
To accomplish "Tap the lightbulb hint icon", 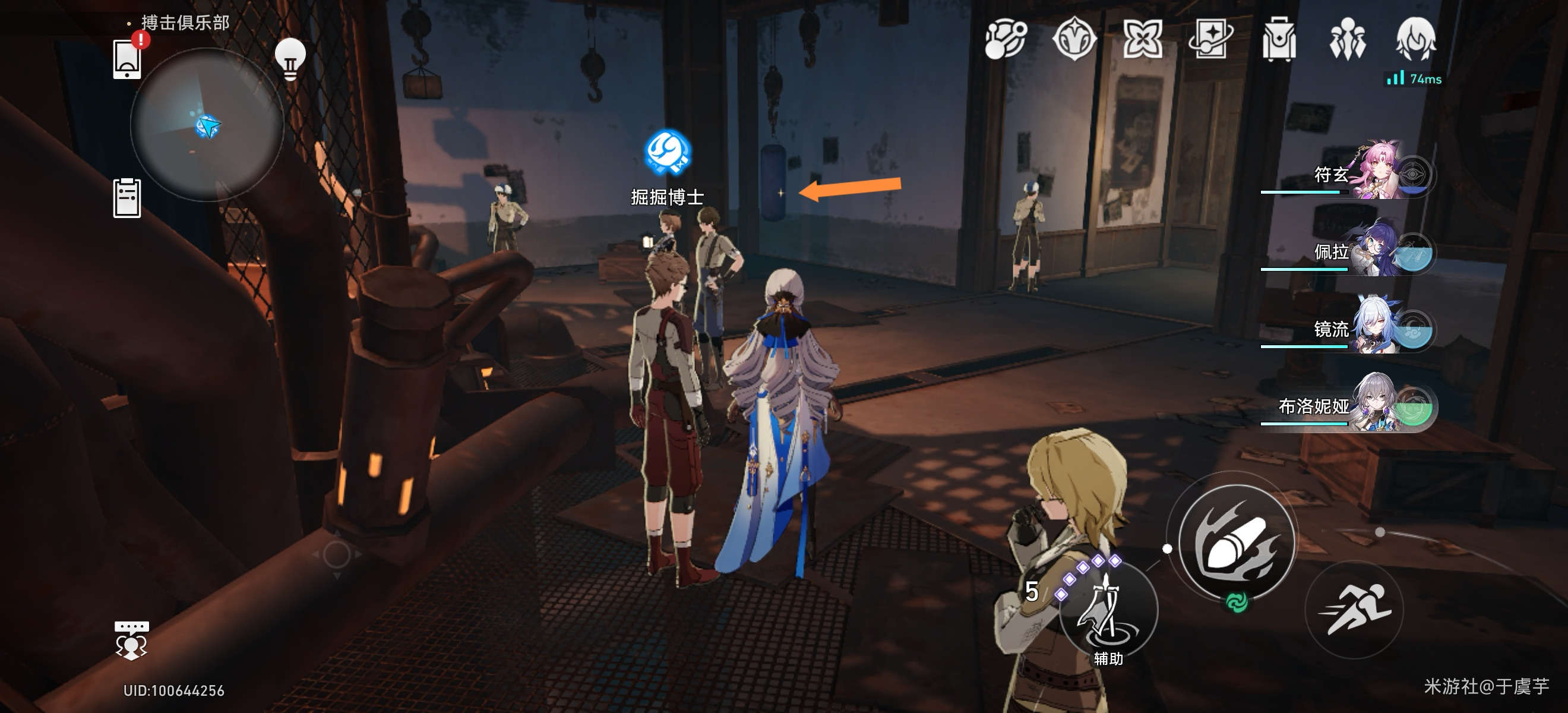I will tap(290, 59).
